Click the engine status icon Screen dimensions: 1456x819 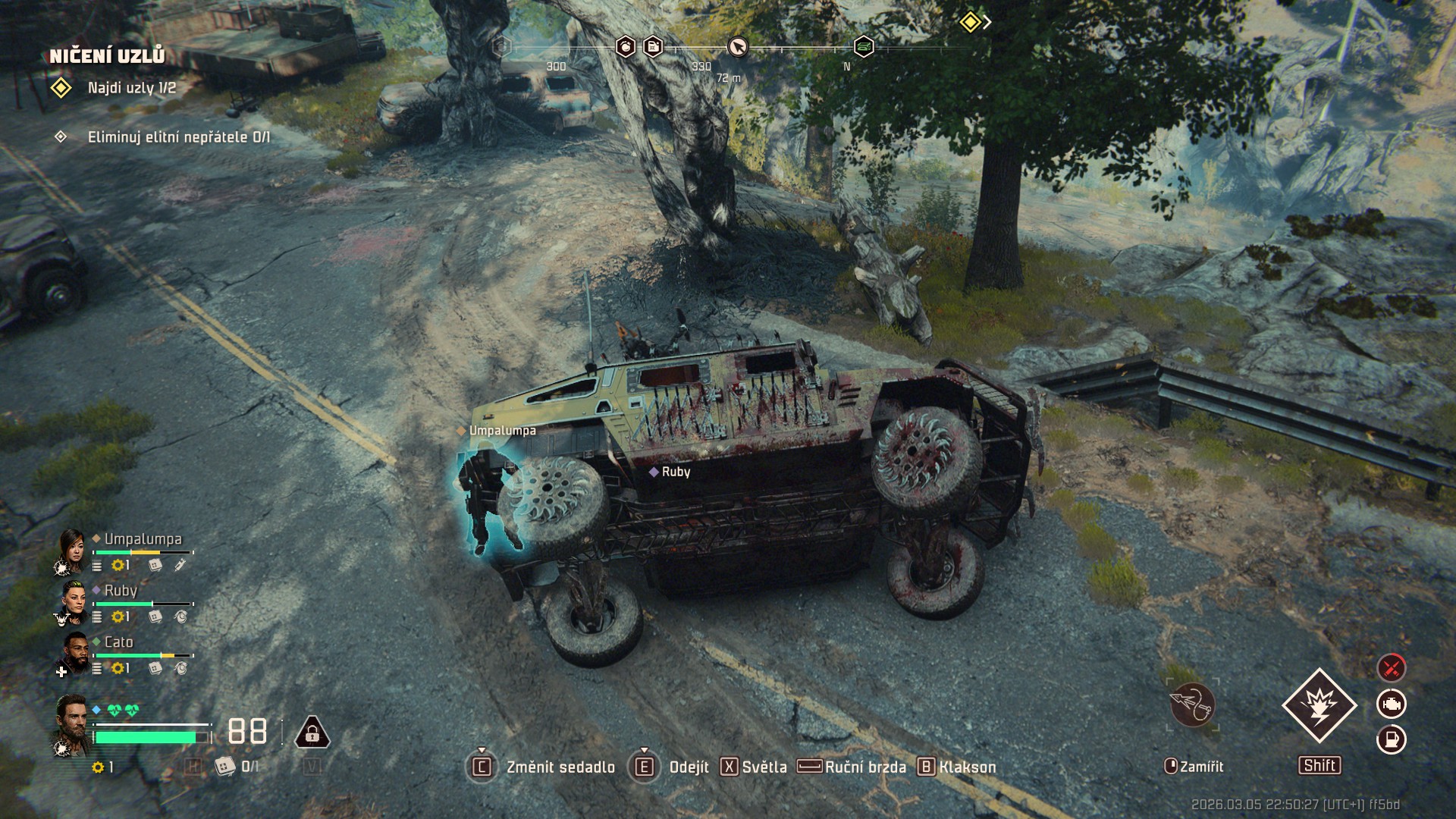(1392, 704)
